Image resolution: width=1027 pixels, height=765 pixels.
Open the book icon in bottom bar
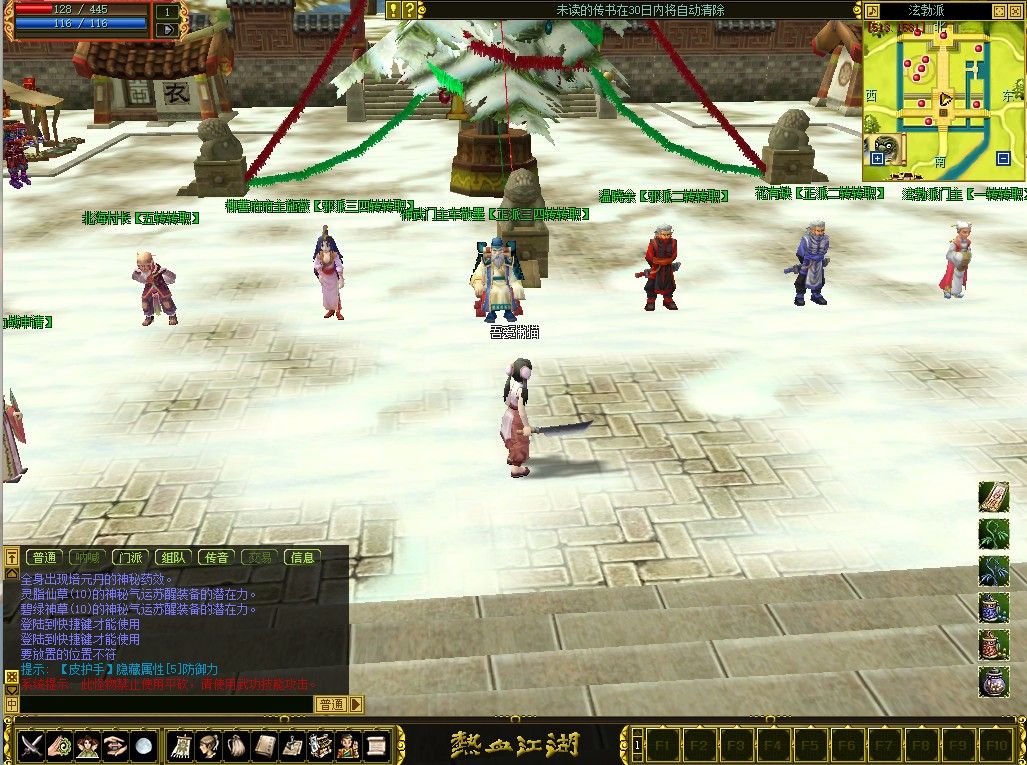[265, 745]
